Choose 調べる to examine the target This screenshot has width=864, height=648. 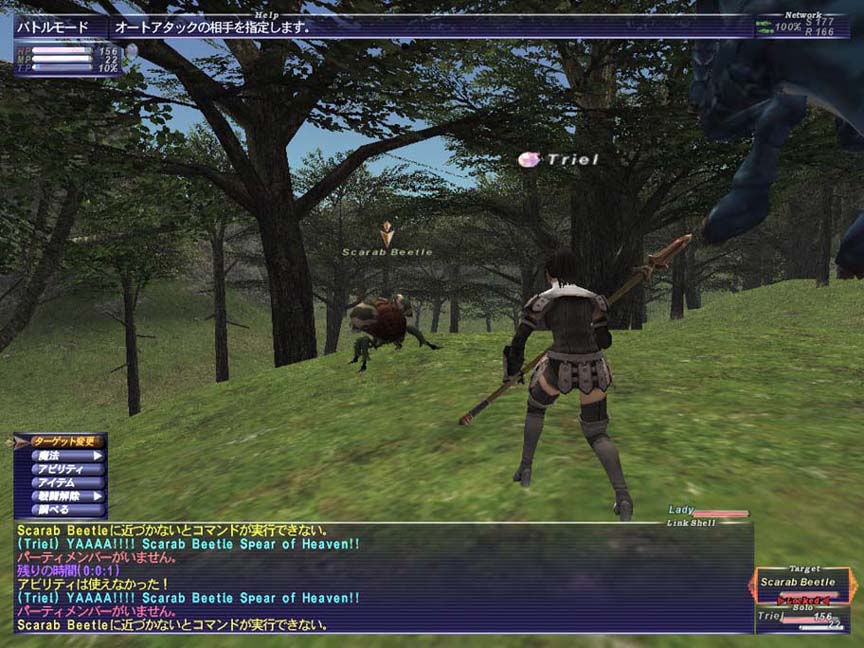pyautogui.click(x=64, y=509)
